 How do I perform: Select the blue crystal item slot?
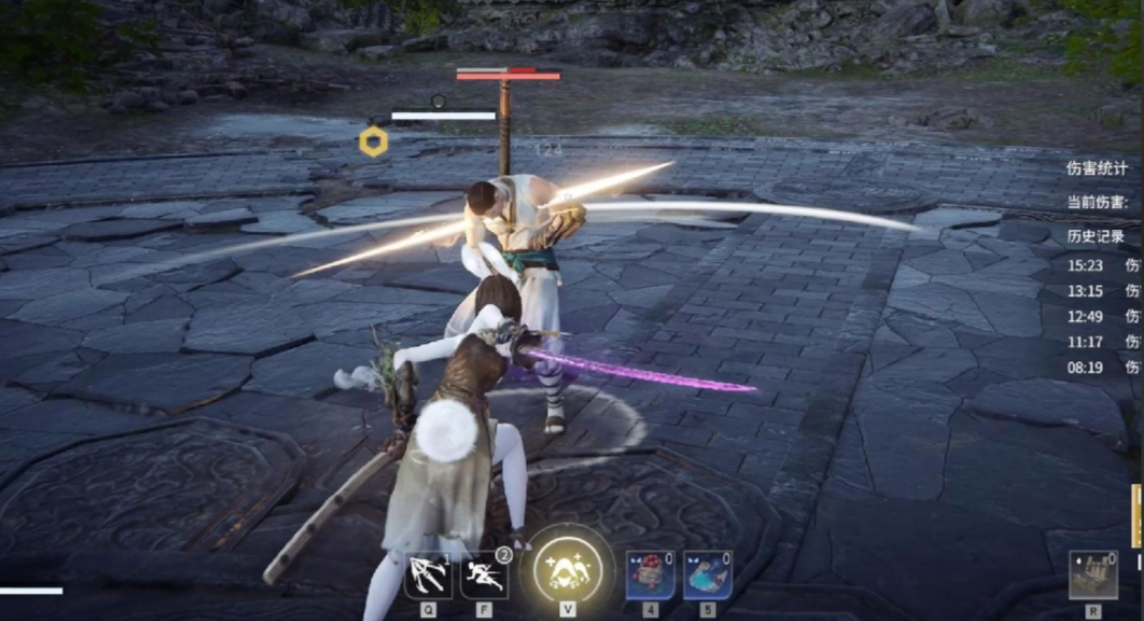pos(707,576)
